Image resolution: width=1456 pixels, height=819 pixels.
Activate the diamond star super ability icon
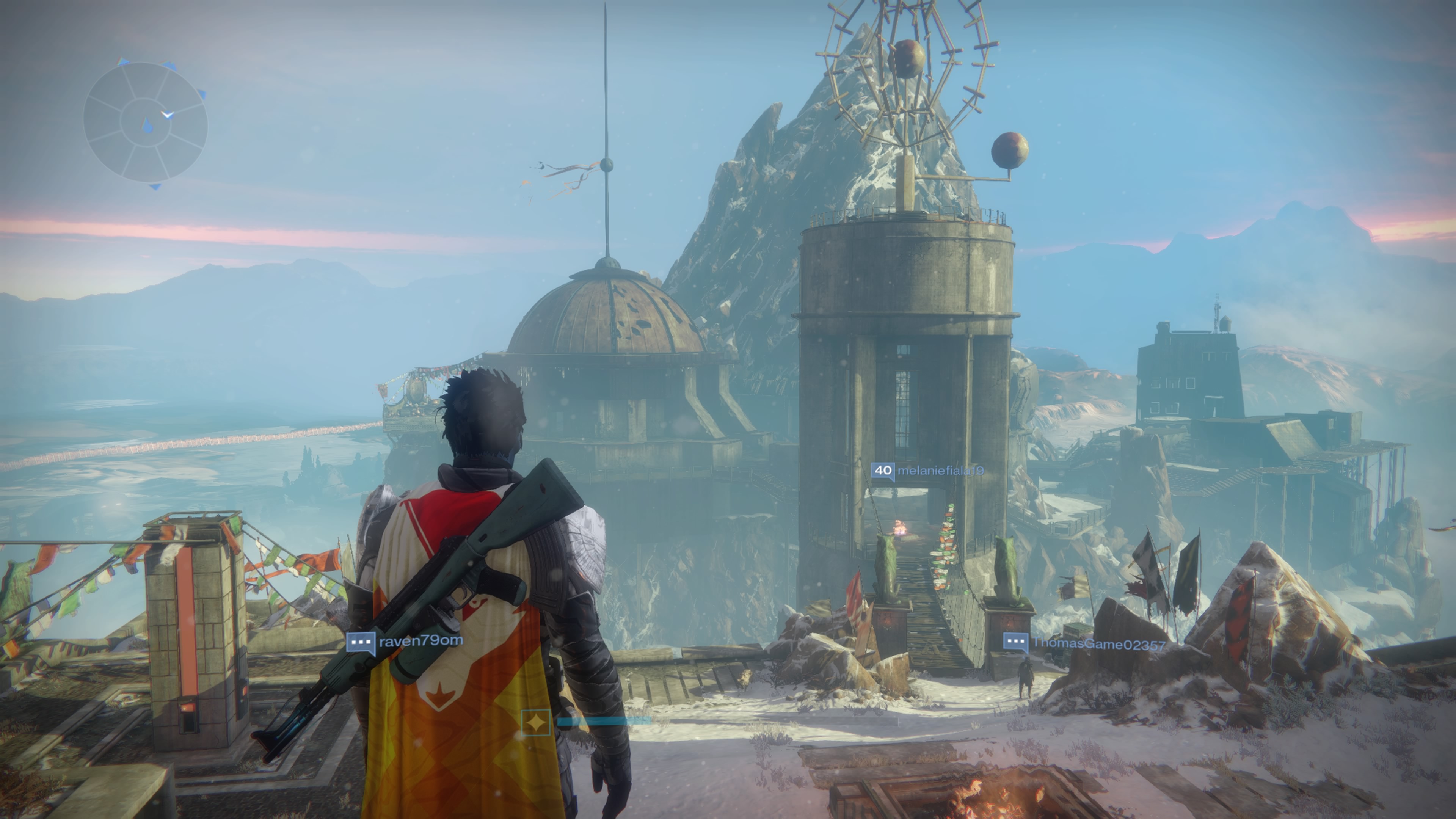[x=535, y=722]
